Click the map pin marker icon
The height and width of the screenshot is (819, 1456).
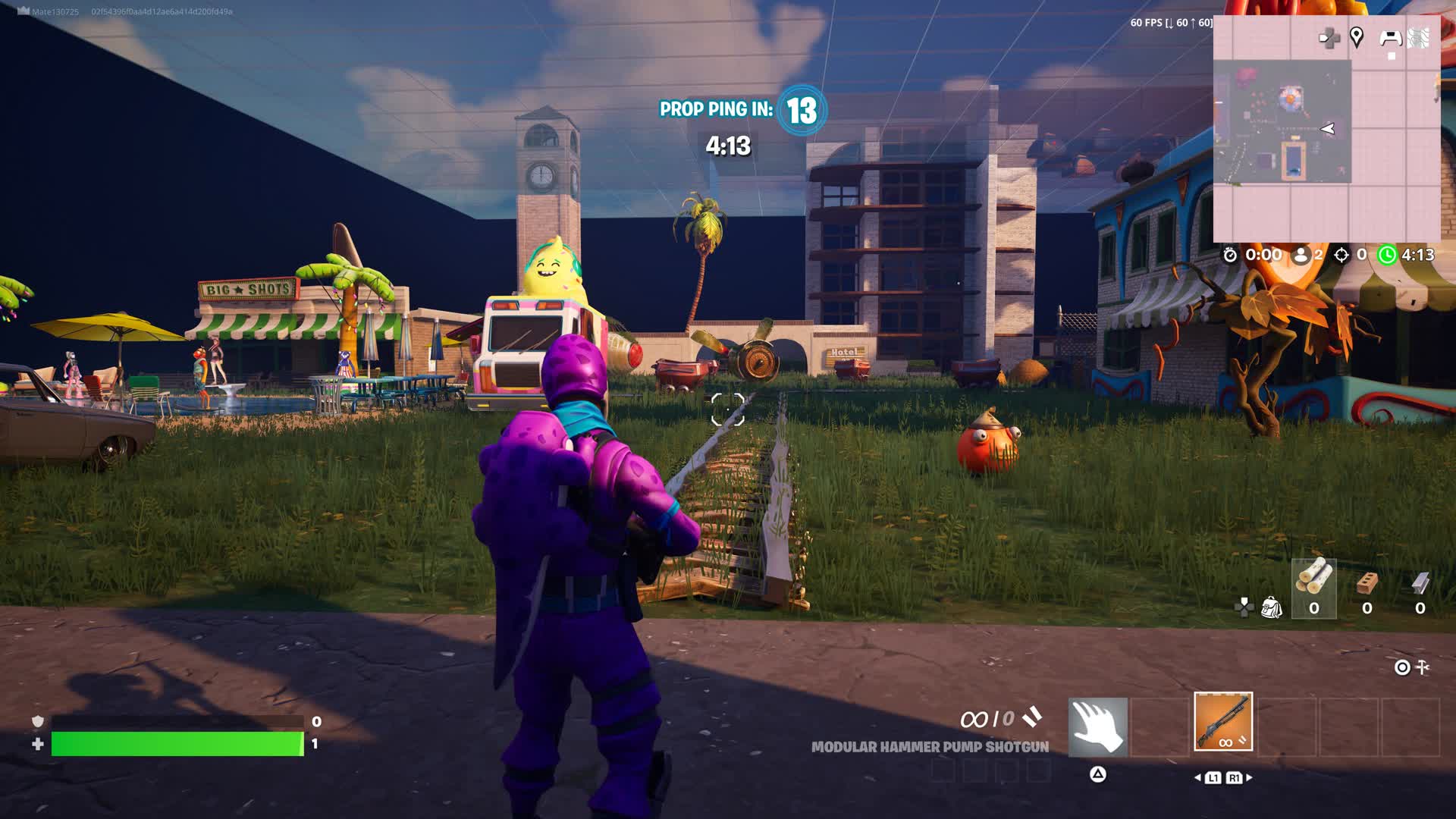point(1357,37)
